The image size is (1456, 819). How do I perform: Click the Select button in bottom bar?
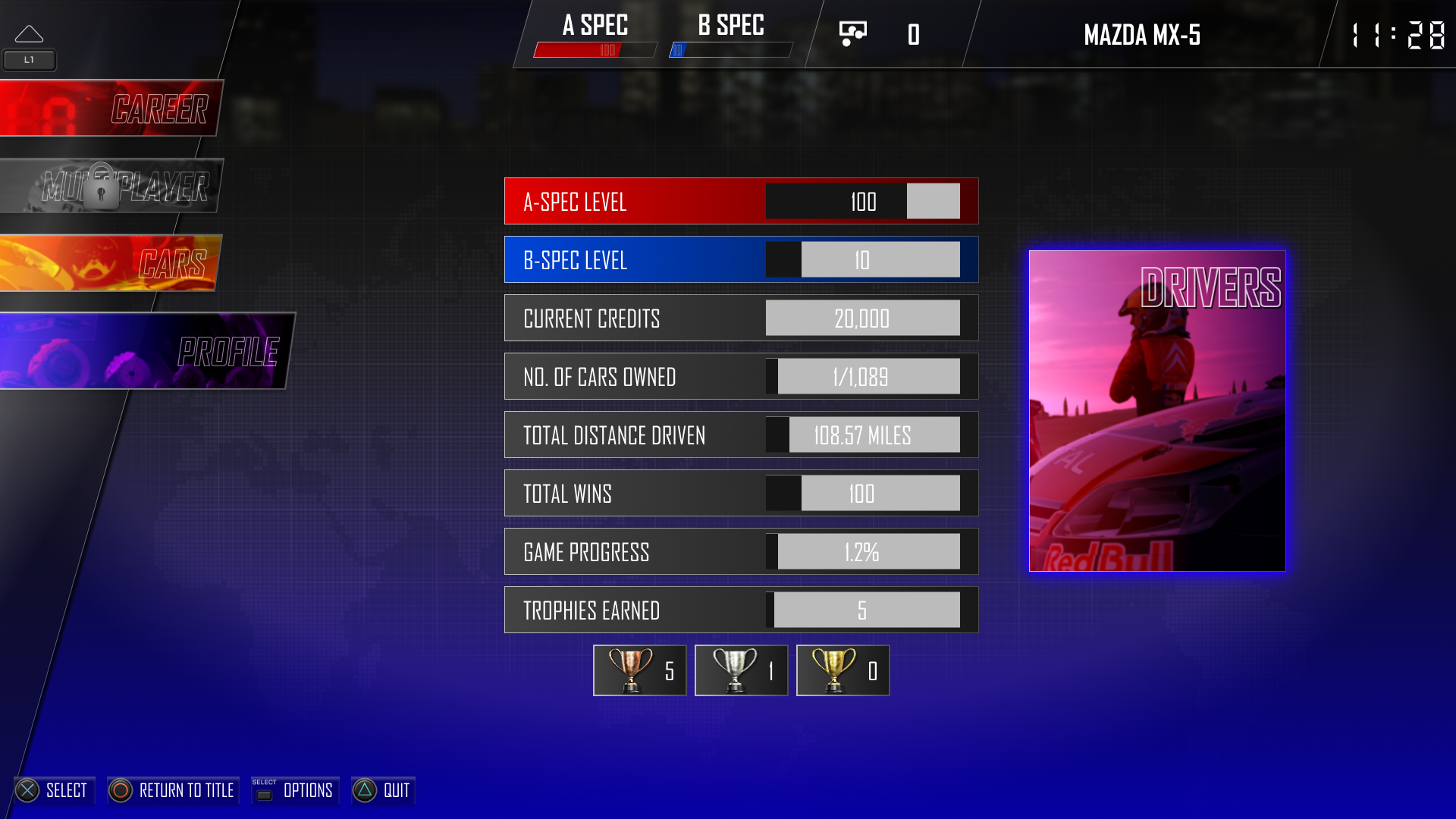[53, 790]
